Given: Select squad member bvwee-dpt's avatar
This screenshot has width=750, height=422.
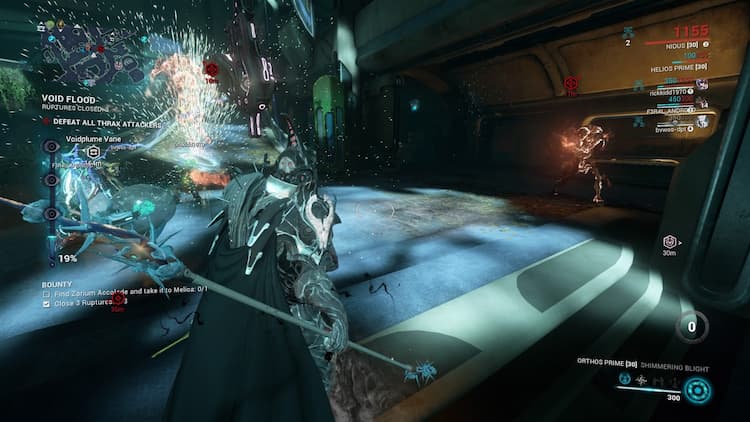Looking at the screenshot, I should [x=703, y=121].
